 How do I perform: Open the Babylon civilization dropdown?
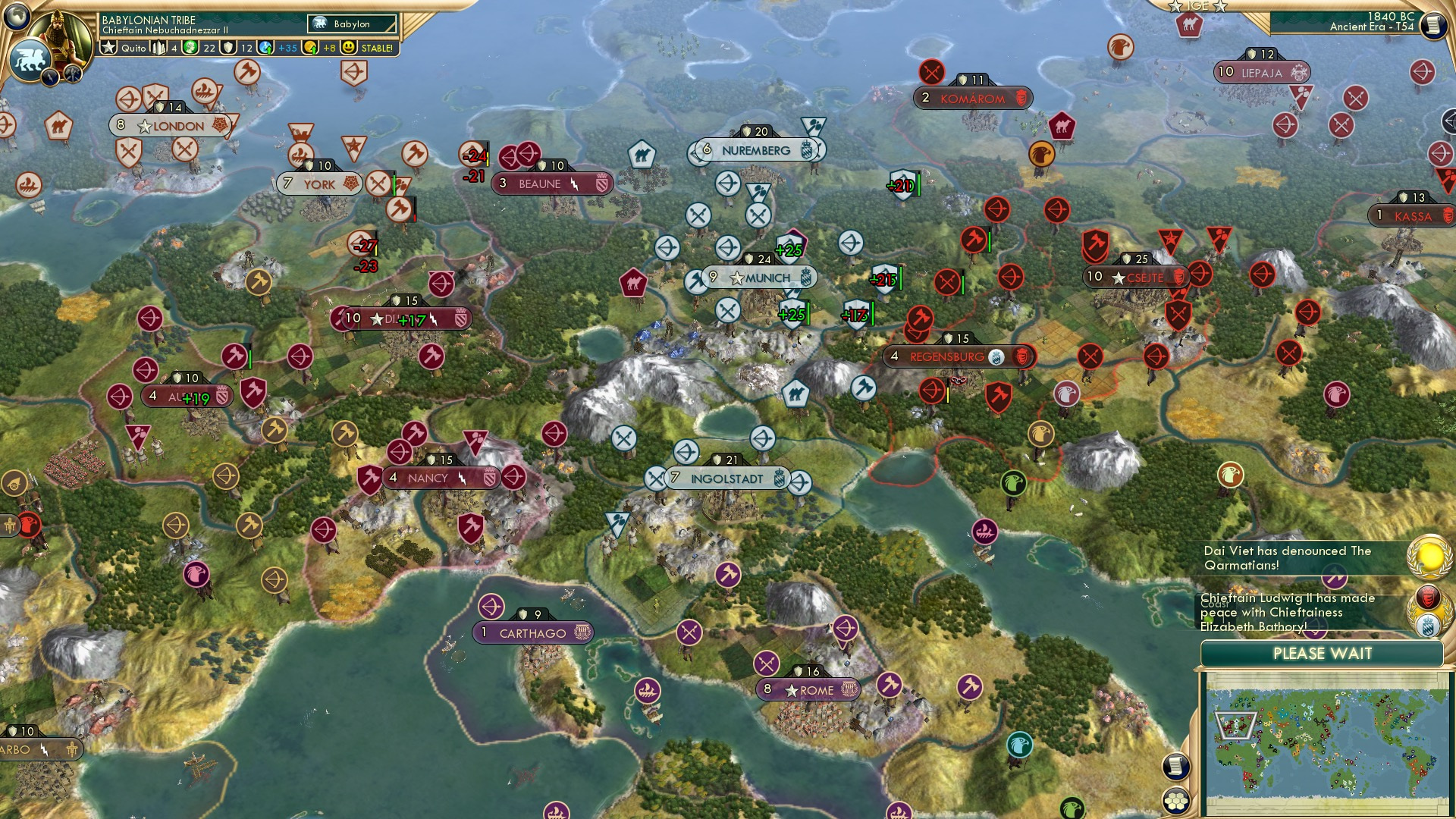[352, 24]
